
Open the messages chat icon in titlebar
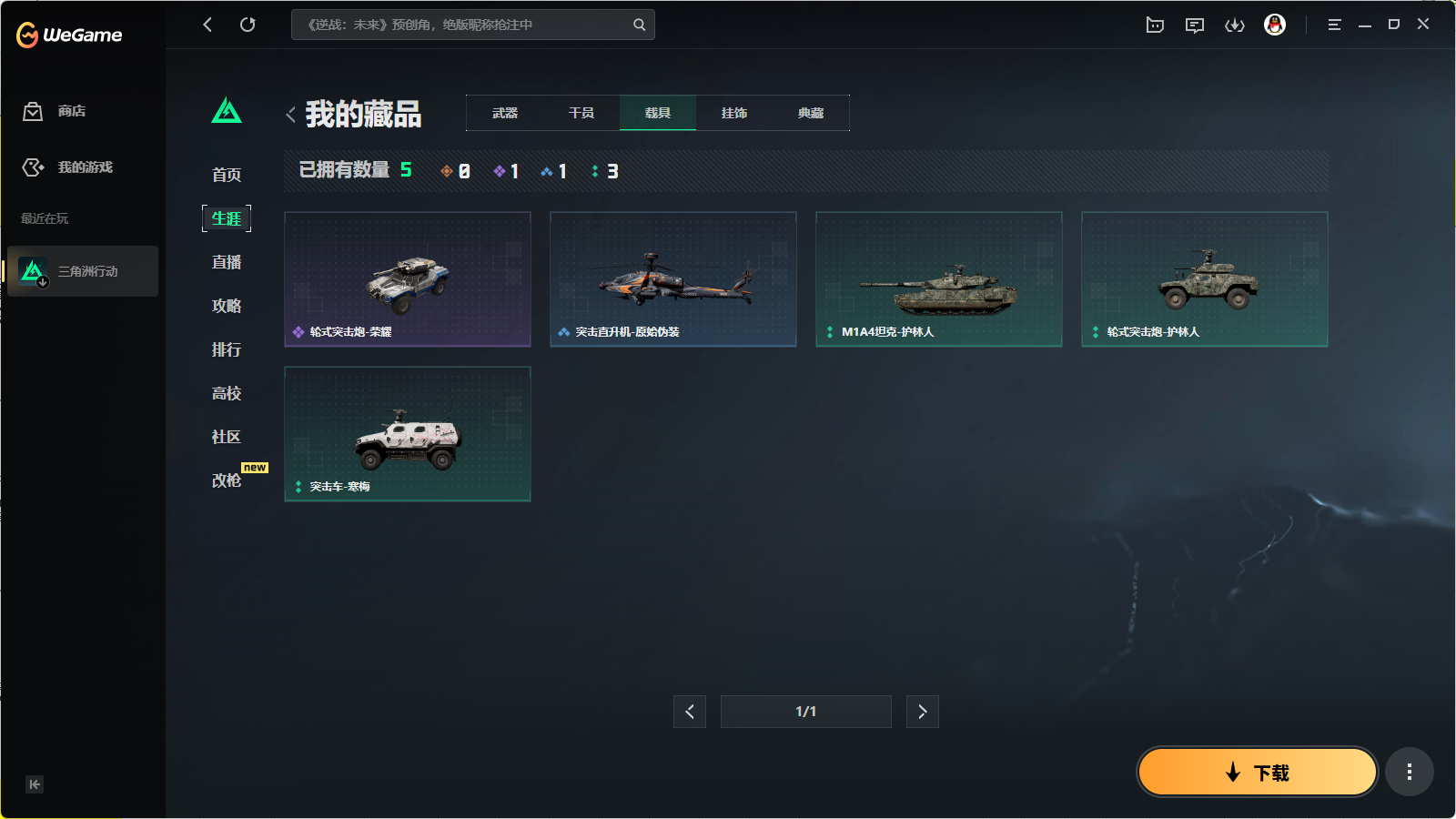1195,25
